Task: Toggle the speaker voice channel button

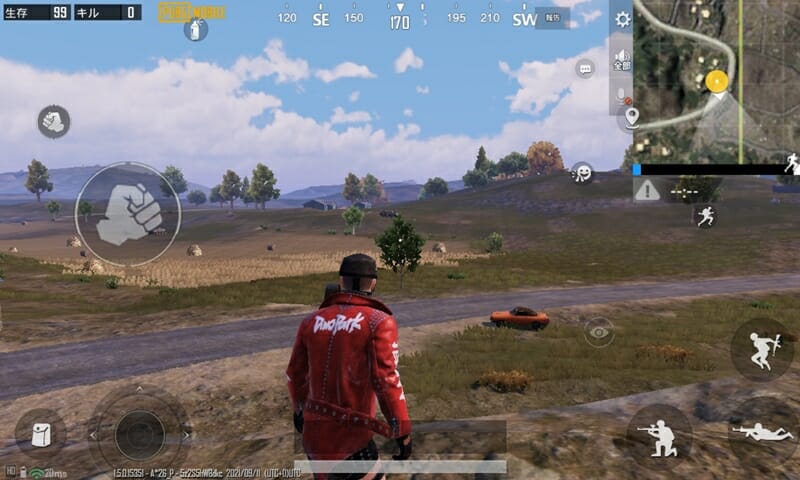Action: click(622, 58)
